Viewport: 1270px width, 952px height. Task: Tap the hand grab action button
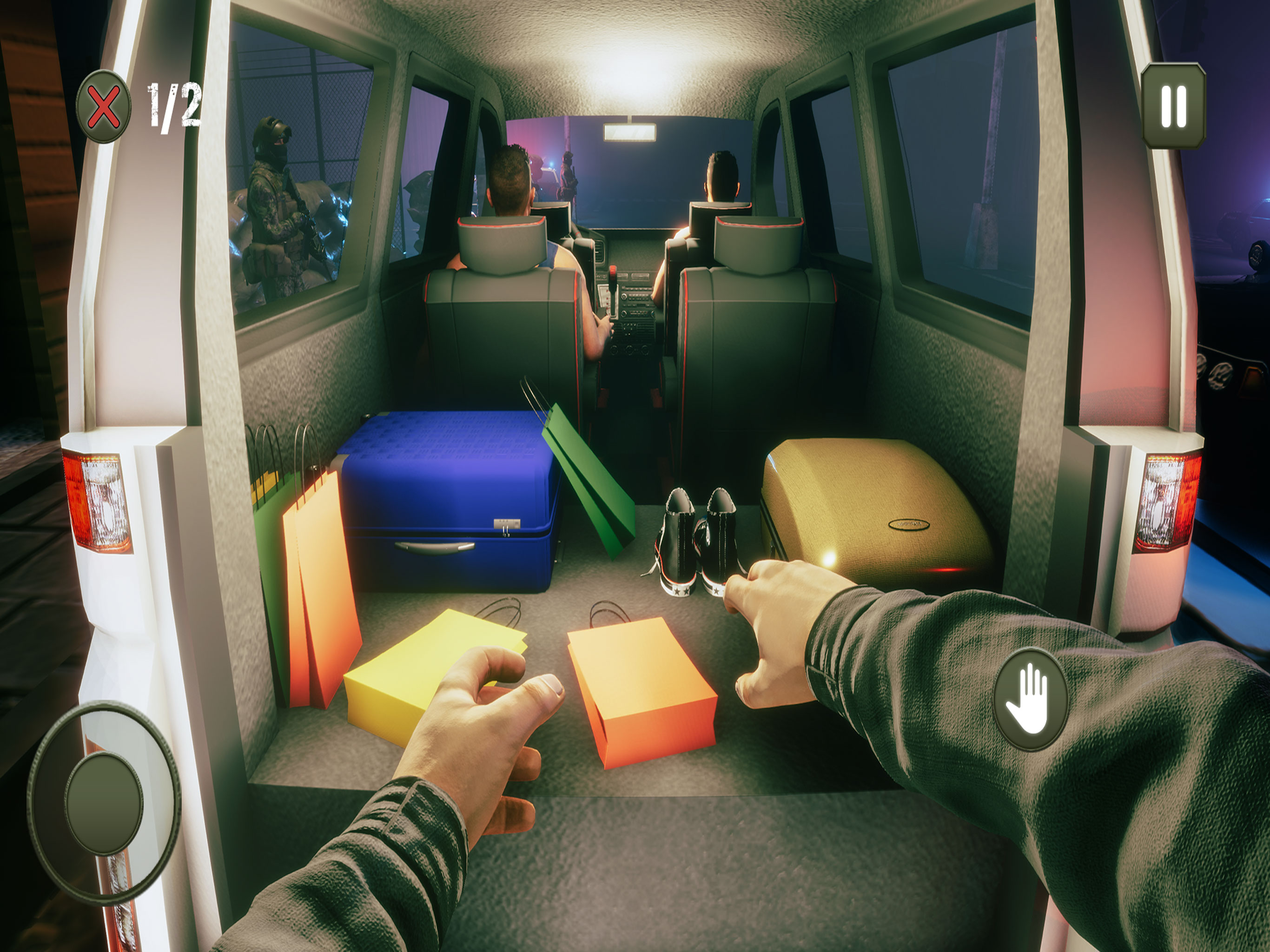[x=1030, y=700]
